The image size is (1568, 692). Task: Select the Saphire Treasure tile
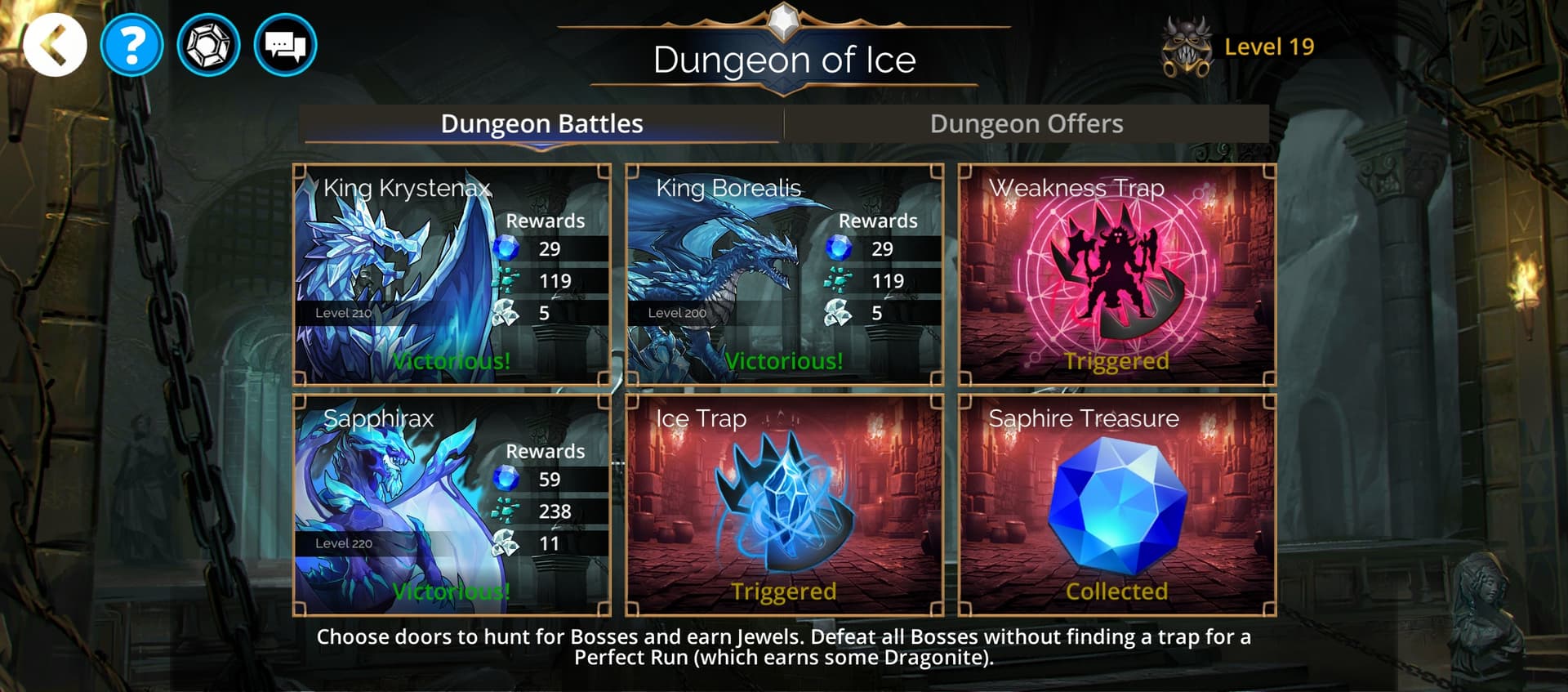tap(1116, 505)
